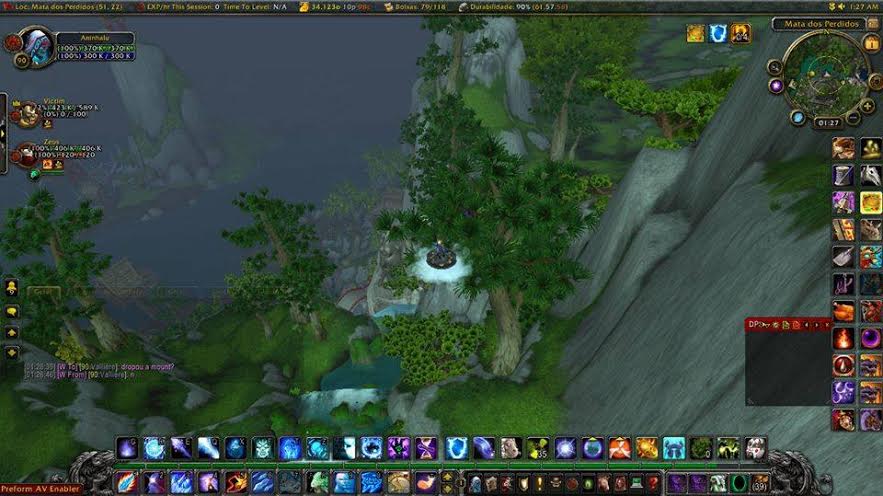This screenshot has width=883, height=496.
Task: Click the golden buff icon at the top
Action: (695, 34)
